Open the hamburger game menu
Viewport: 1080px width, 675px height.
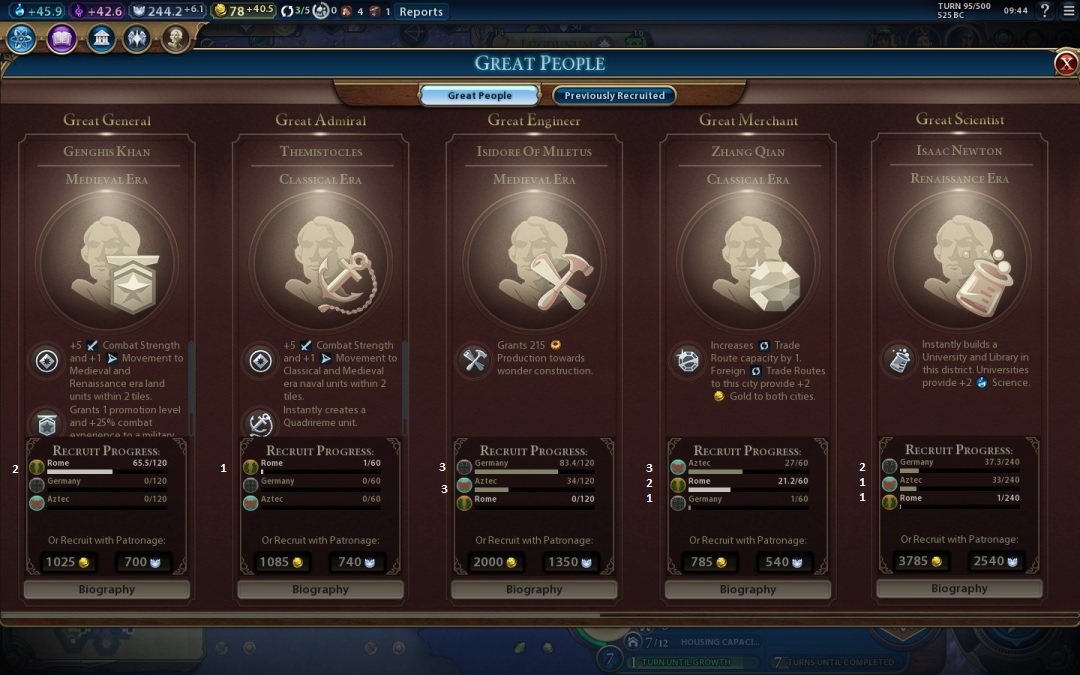click(1068, 11)
